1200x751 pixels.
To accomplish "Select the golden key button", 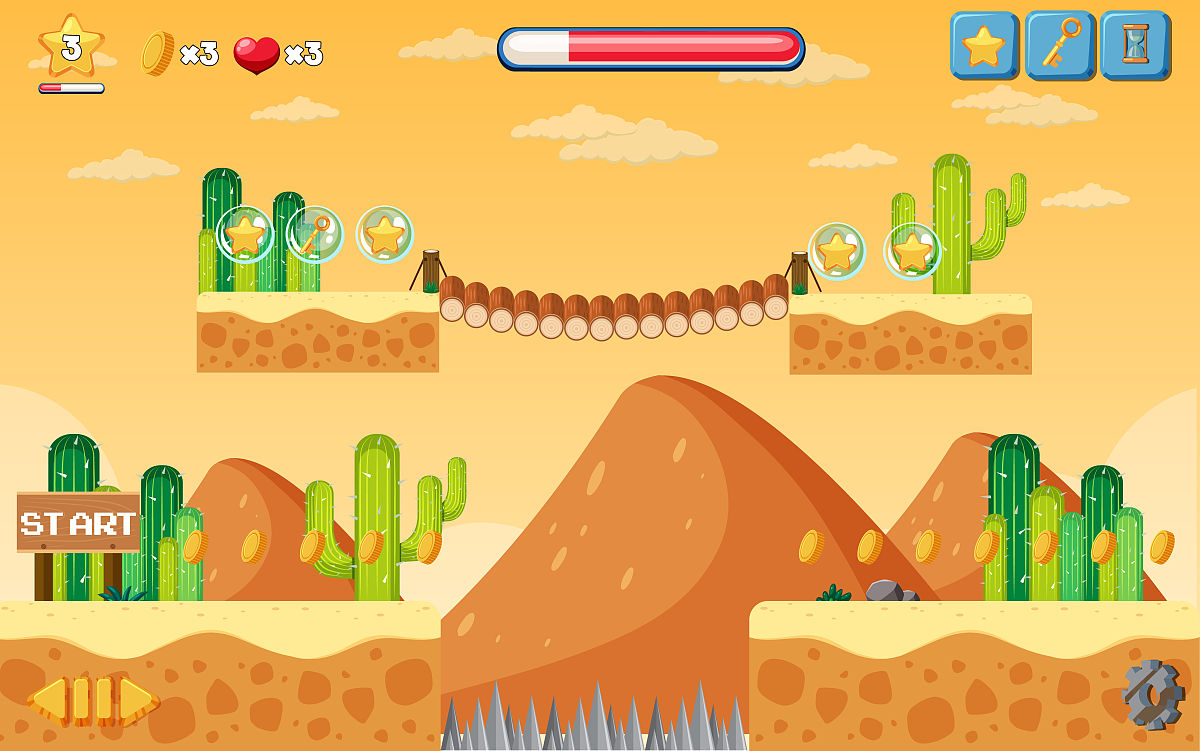I will pyautogui.click(x=1059, y=45).
